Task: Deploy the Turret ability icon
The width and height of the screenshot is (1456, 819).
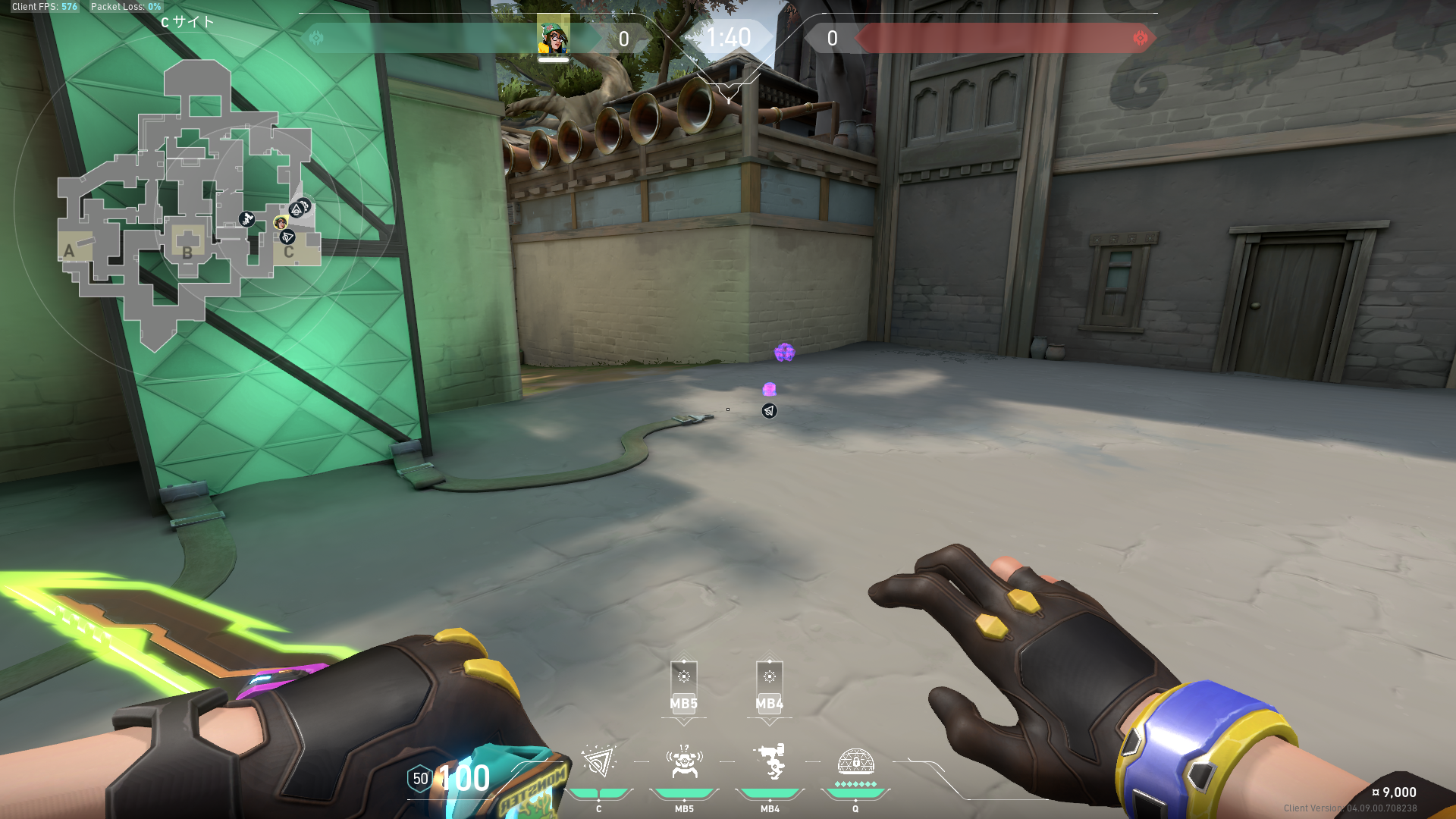Action: [x=770, y=763]
